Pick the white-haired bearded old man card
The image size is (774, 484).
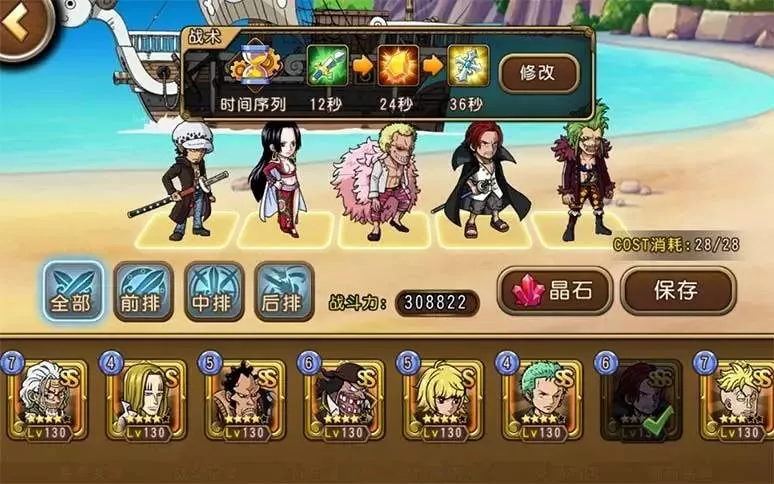coord(45,398)
